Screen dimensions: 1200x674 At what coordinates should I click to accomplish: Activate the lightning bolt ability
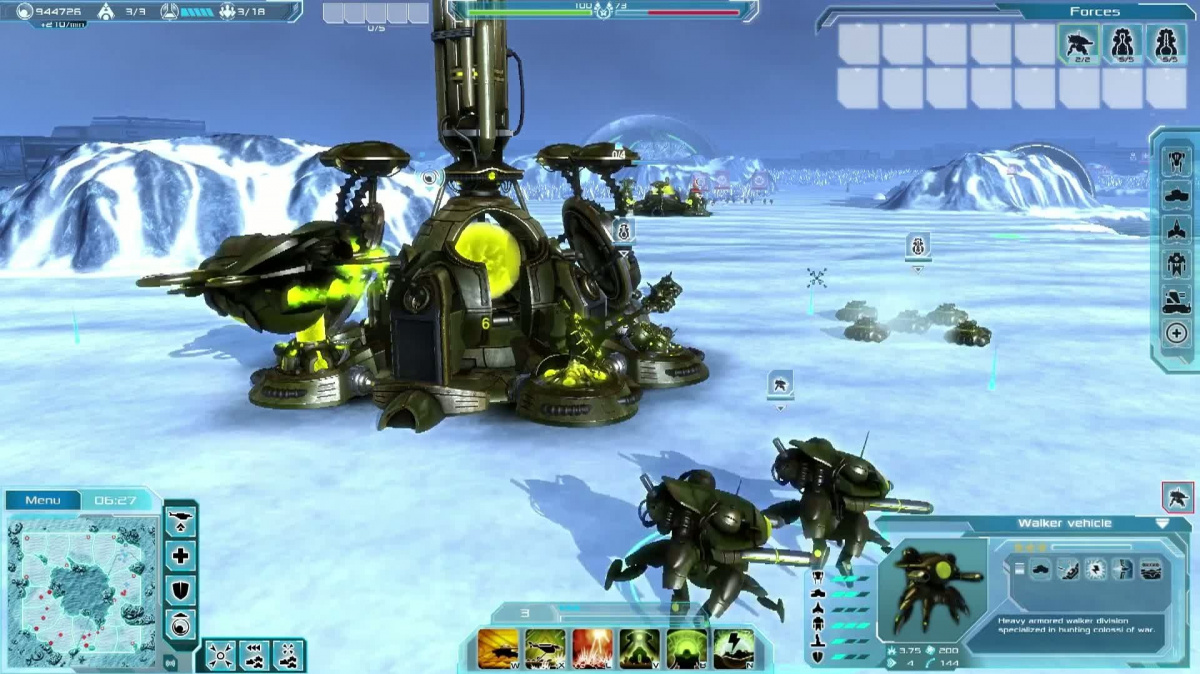coord(733,649)
